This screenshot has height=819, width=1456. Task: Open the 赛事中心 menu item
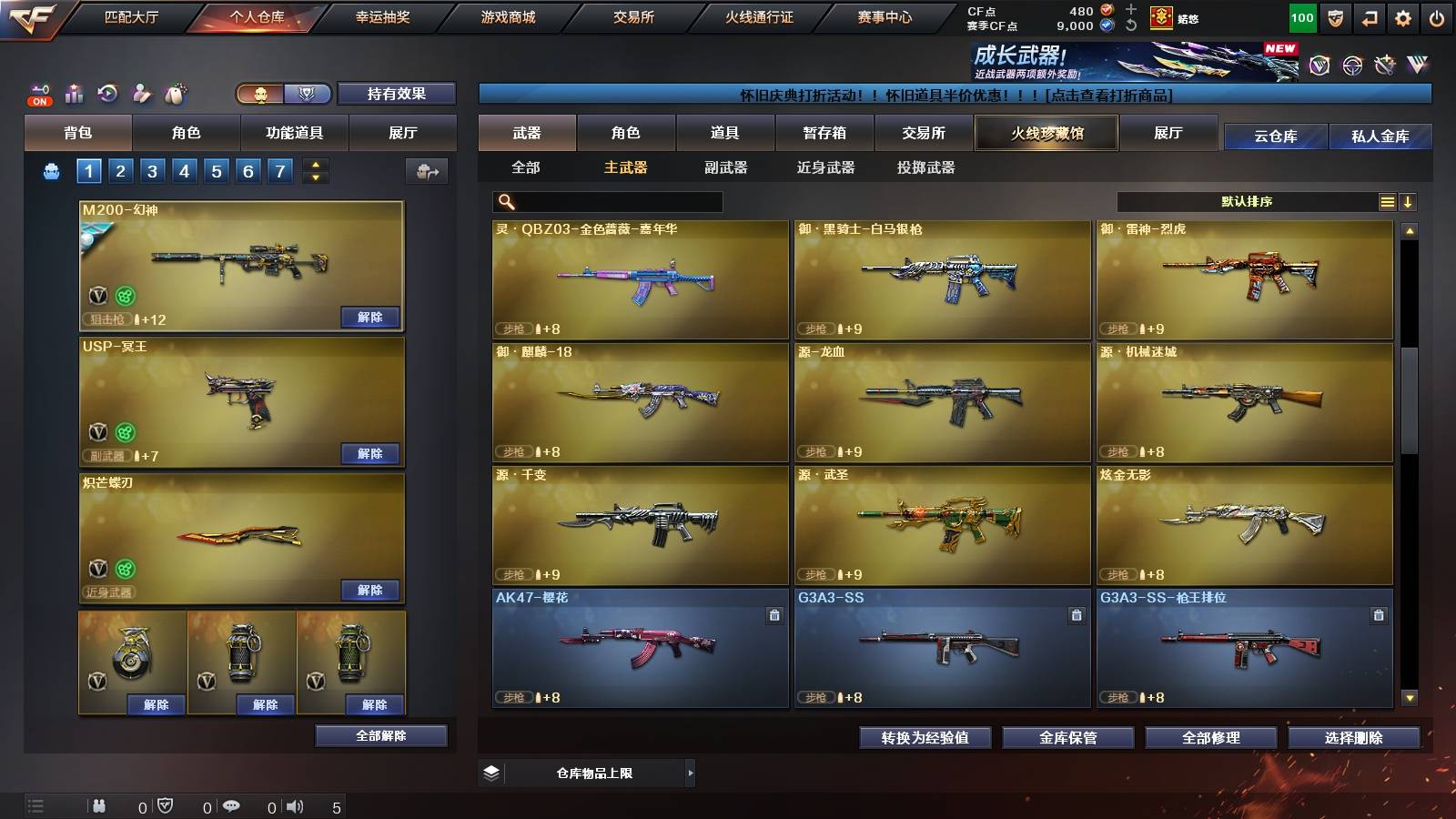click(885, 15)
